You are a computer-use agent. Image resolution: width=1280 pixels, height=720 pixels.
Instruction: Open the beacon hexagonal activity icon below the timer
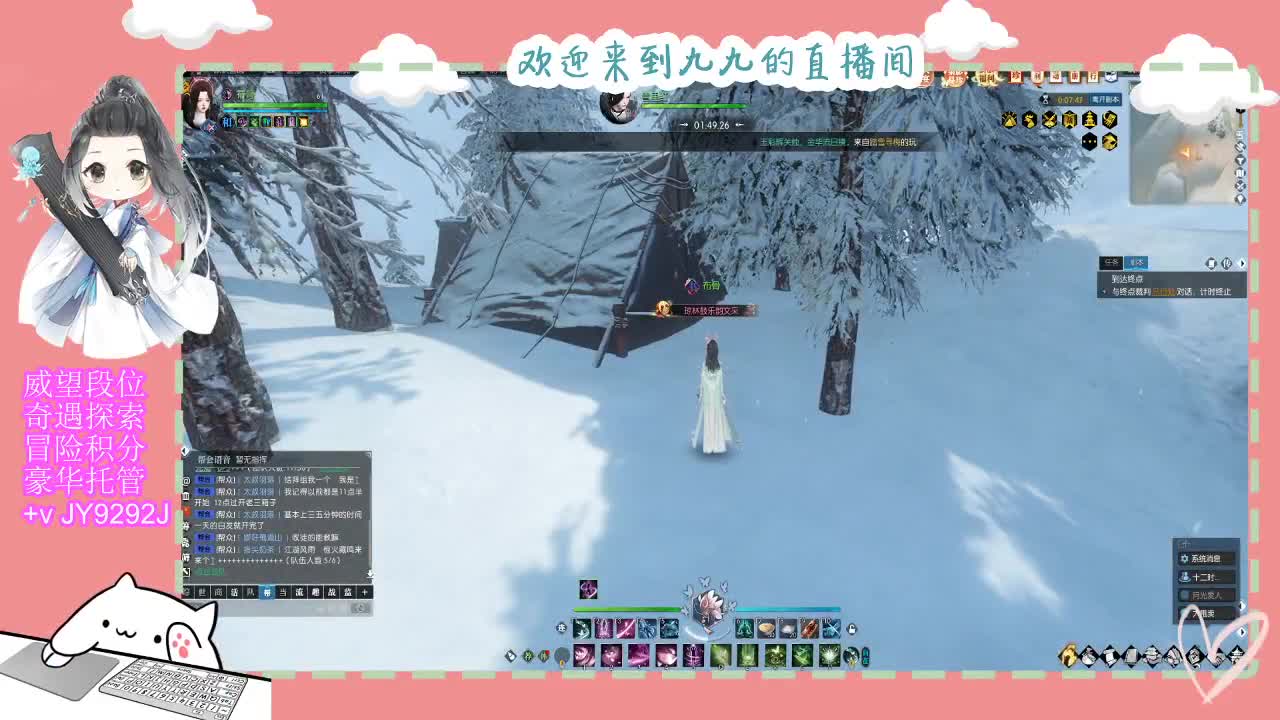[x=1090, y=120]
